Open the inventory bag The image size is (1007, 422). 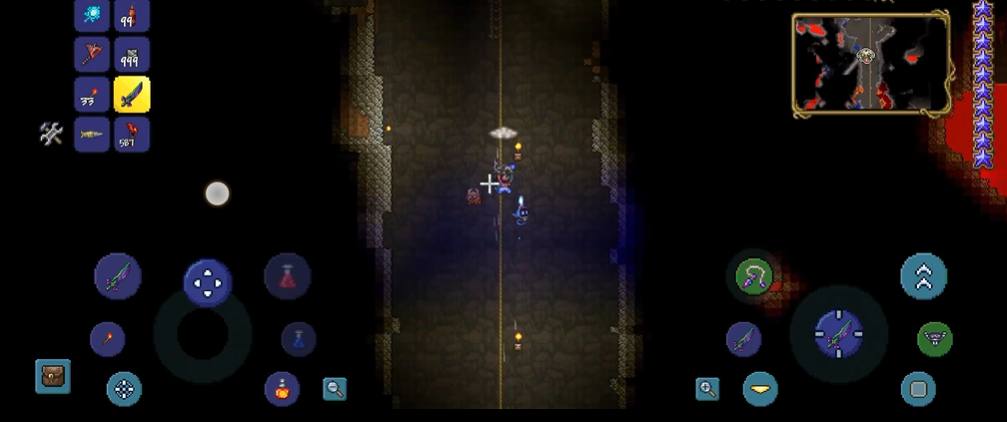53,376
